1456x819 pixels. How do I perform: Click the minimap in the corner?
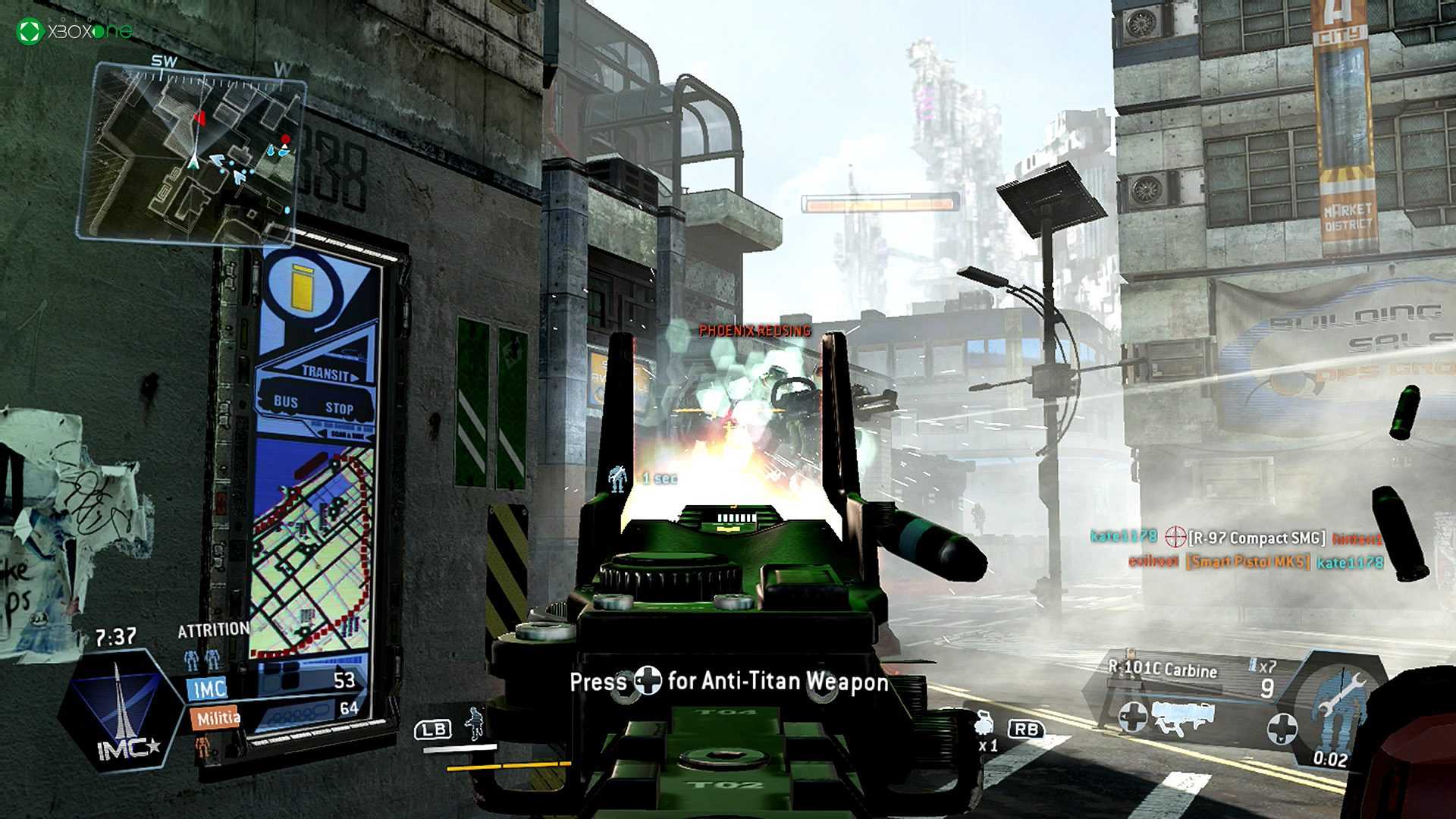coord(193,152)
